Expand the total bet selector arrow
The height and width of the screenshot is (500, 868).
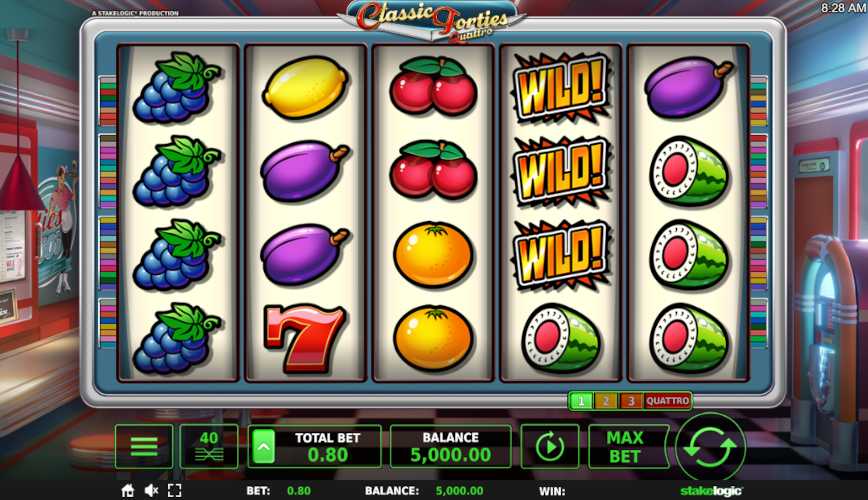[x=262, y=447]
